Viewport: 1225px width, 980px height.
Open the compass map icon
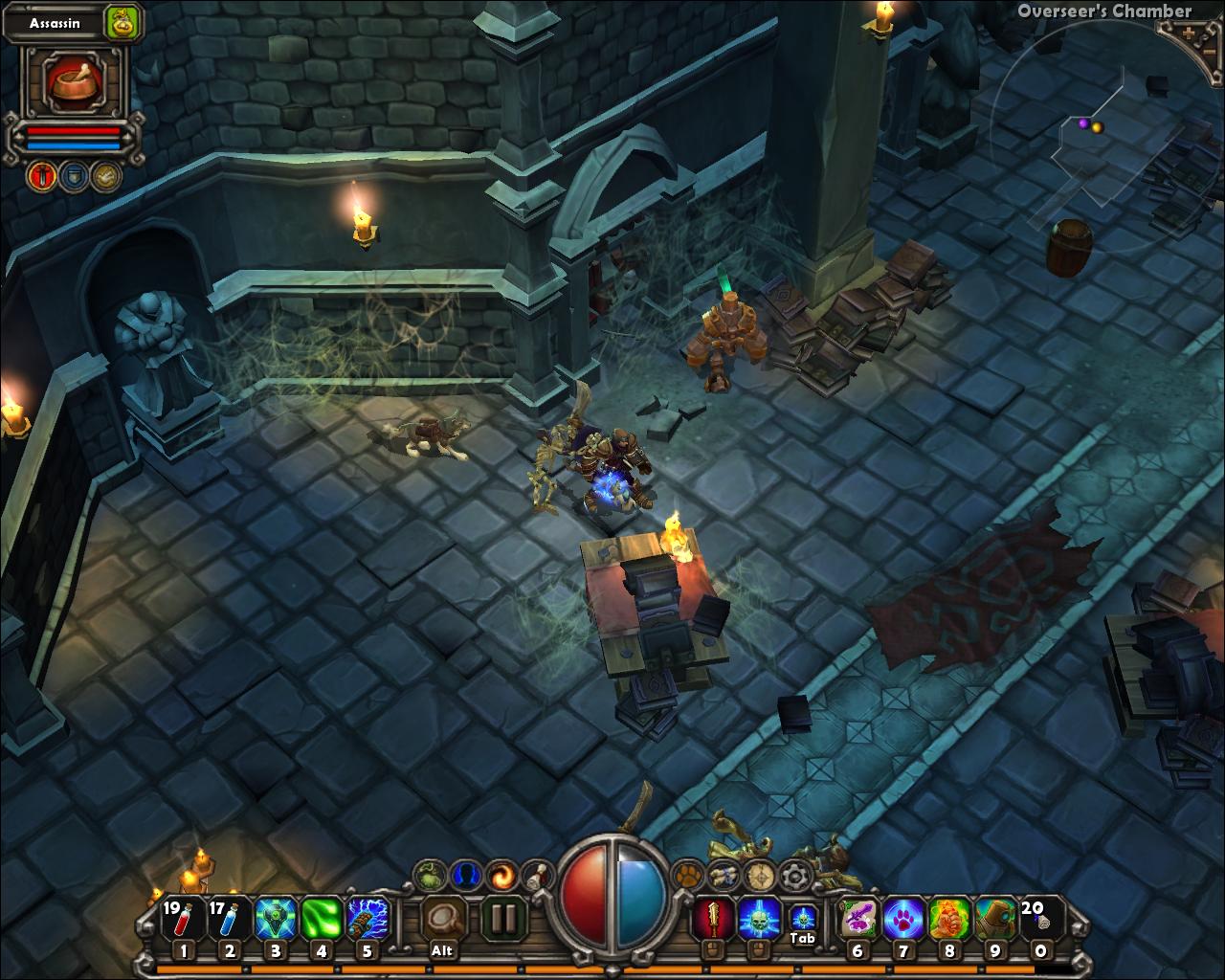pos(760,874)
